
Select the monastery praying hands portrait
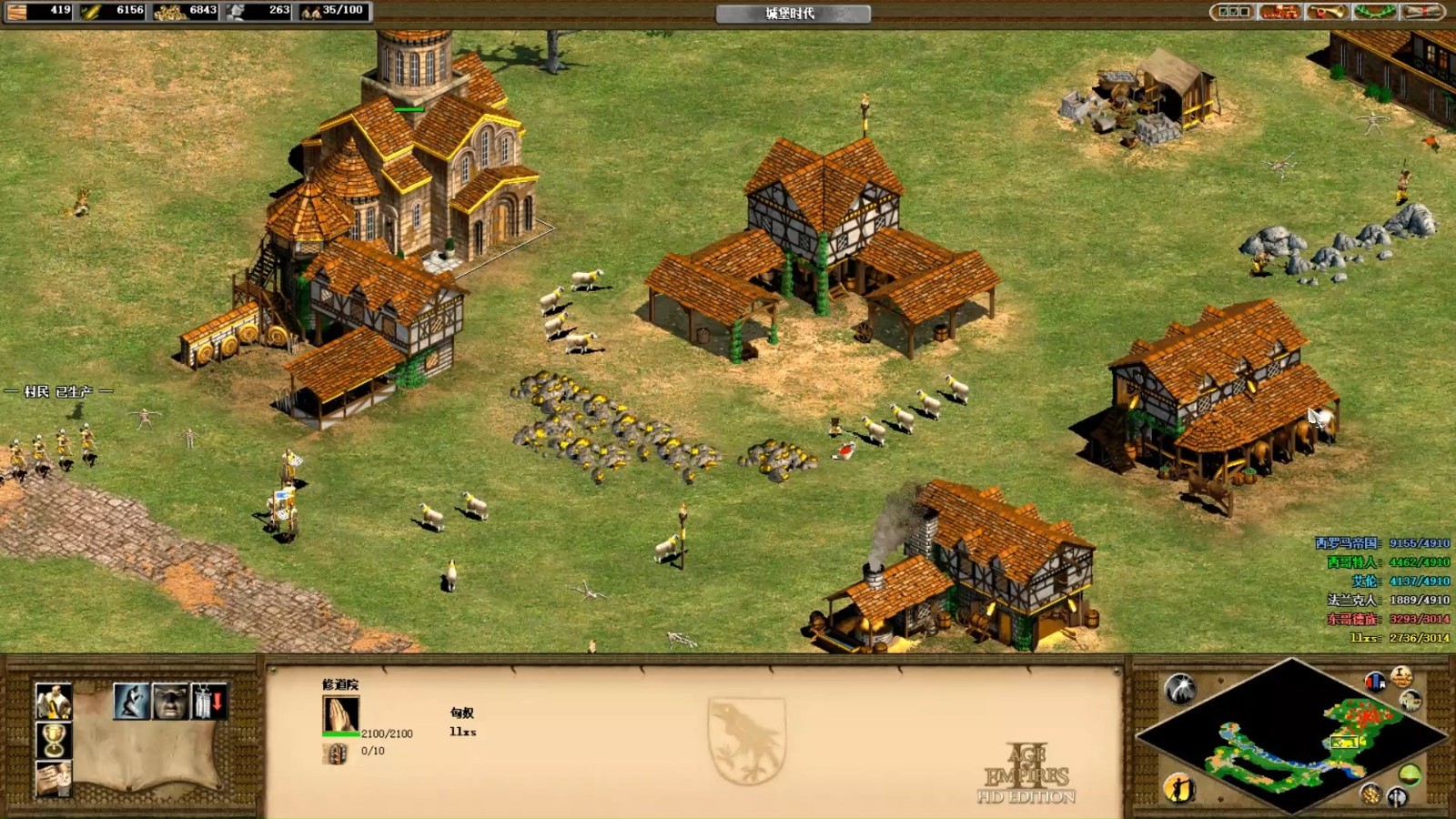[340, 714]
